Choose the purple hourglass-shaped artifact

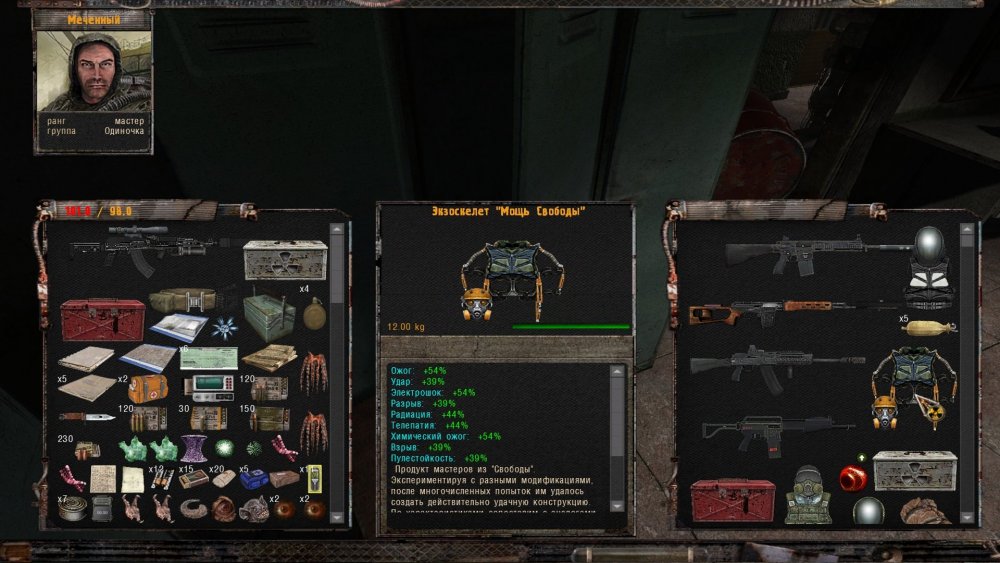click(193, 447)
